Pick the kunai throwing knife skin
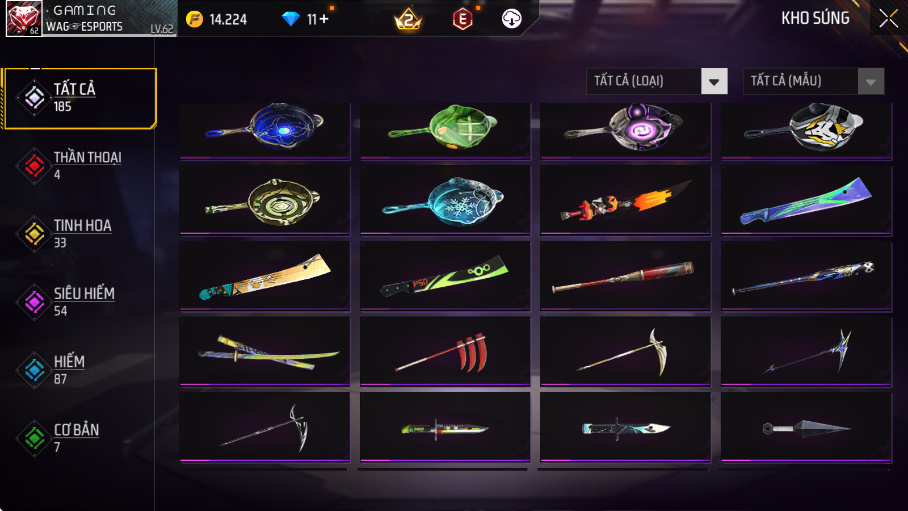This screenshot has height=511, width=908. (805, 427)
